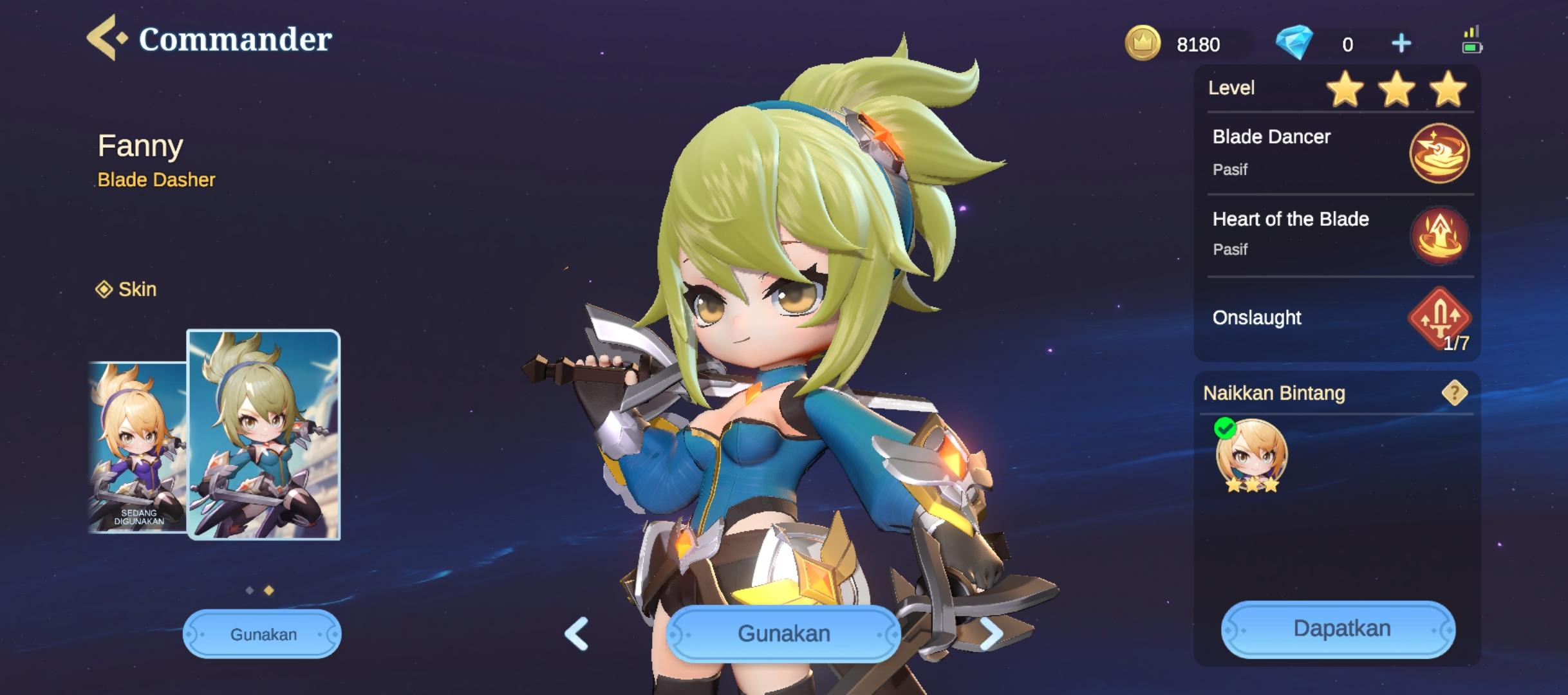The width and height of the screenshot is (1568, 695).
Task: Open the Commander title header
Action: point(235,39)
